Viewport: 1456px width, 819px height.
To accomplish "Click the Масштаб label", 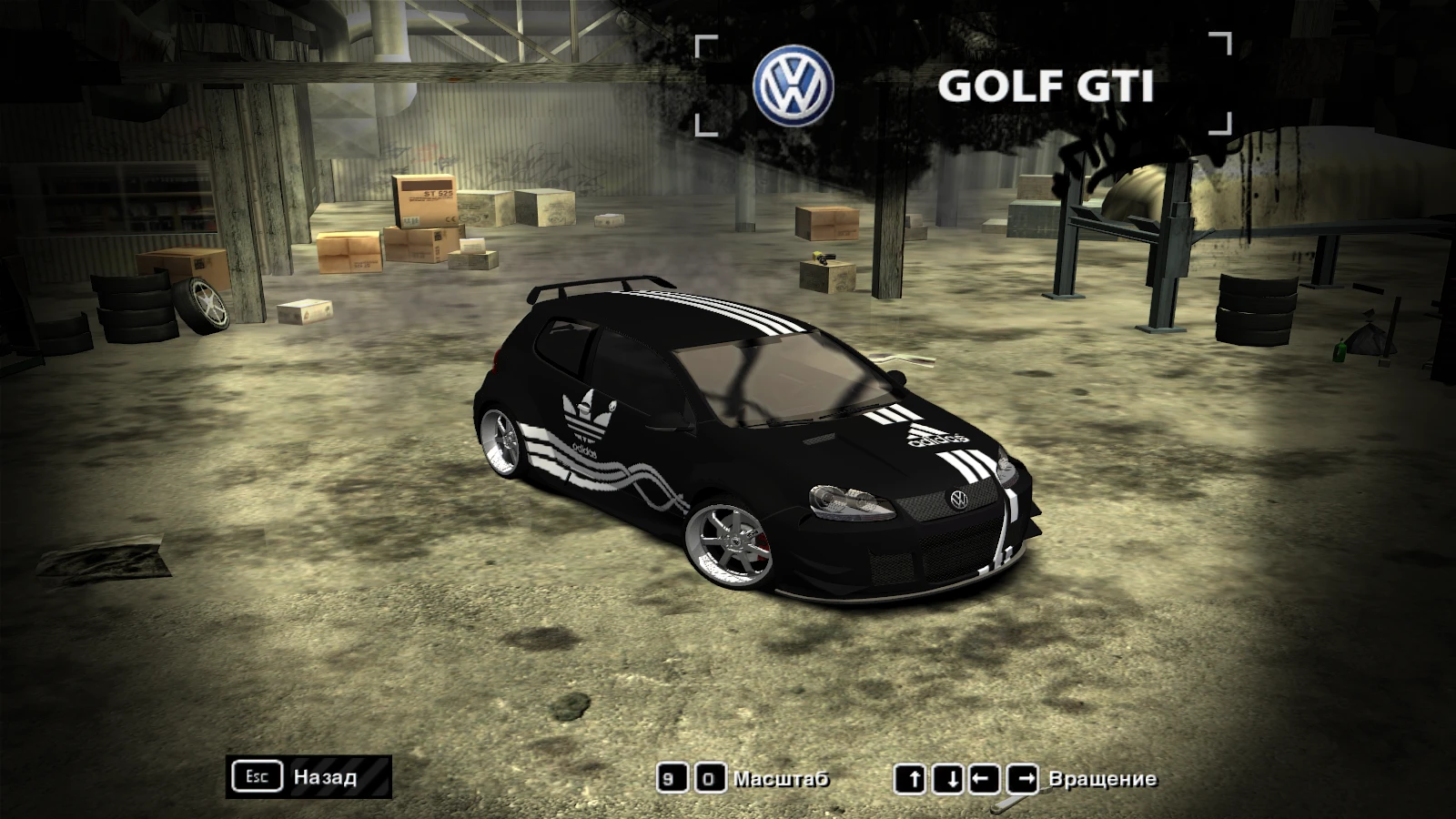I will [782, 779].
